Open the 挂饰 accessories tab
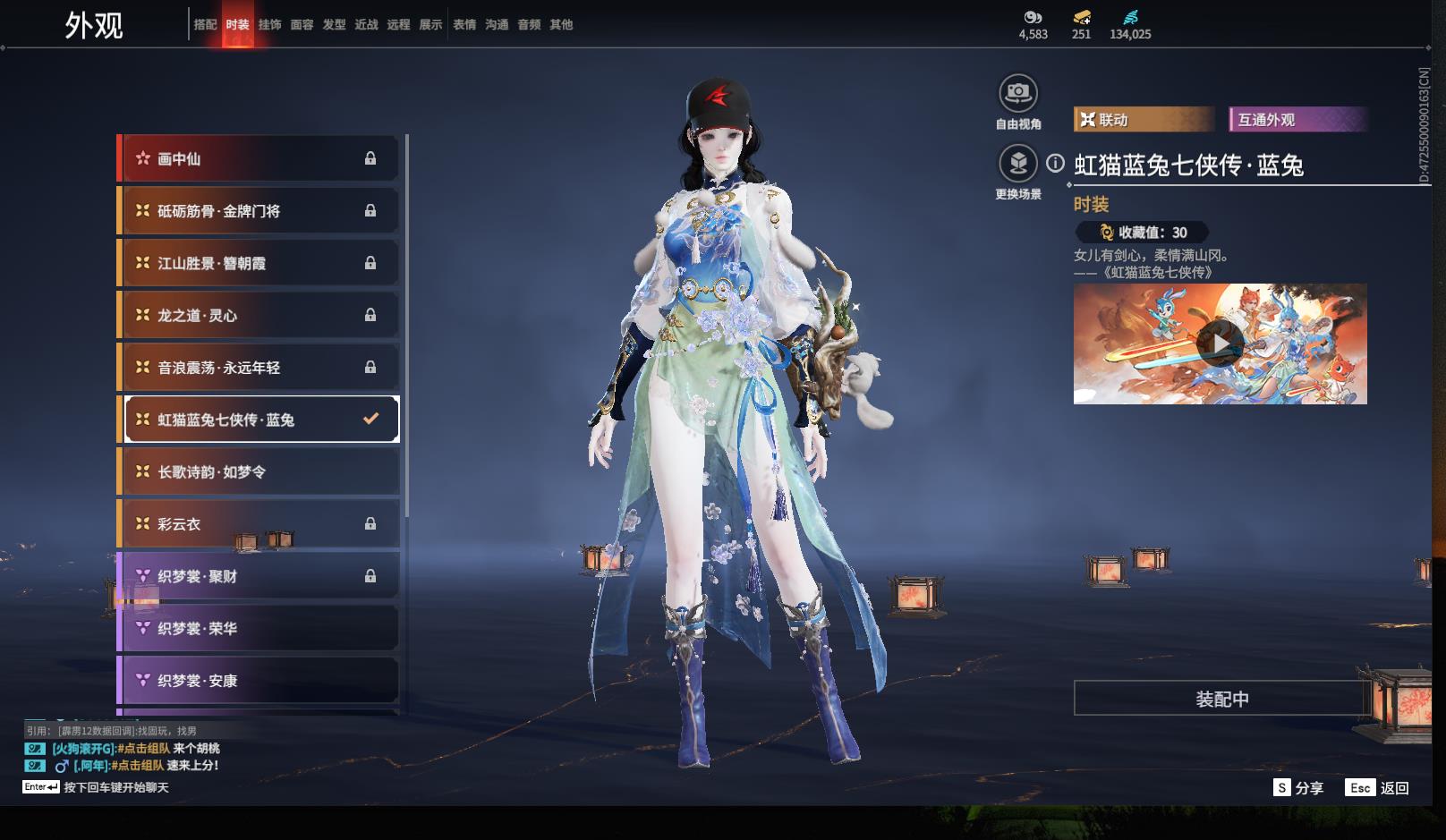1446x840 pixels. click(269, 25)
